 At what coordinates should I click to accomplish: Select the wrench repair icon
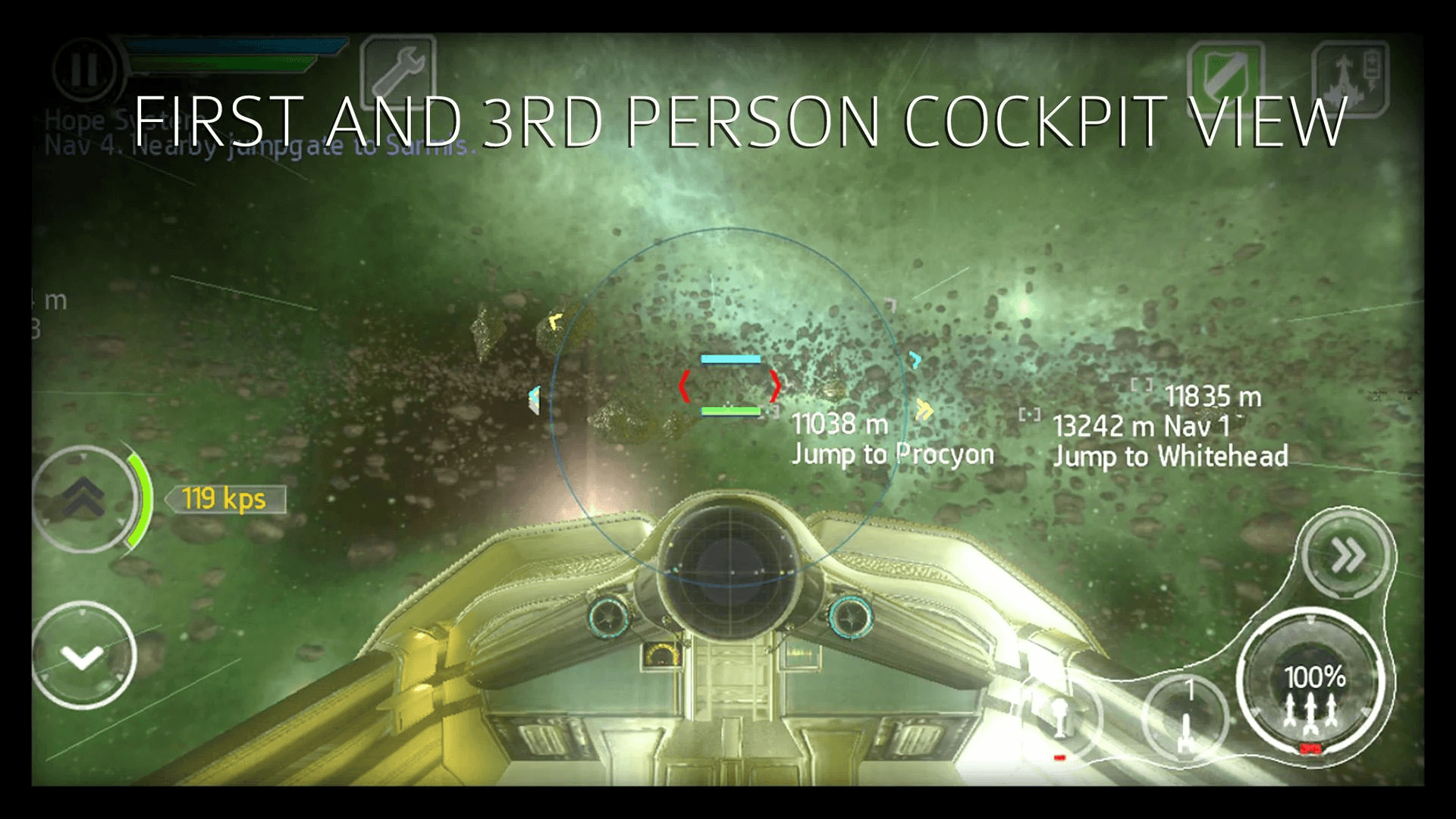pyautogui.click(x=397, y=73)
